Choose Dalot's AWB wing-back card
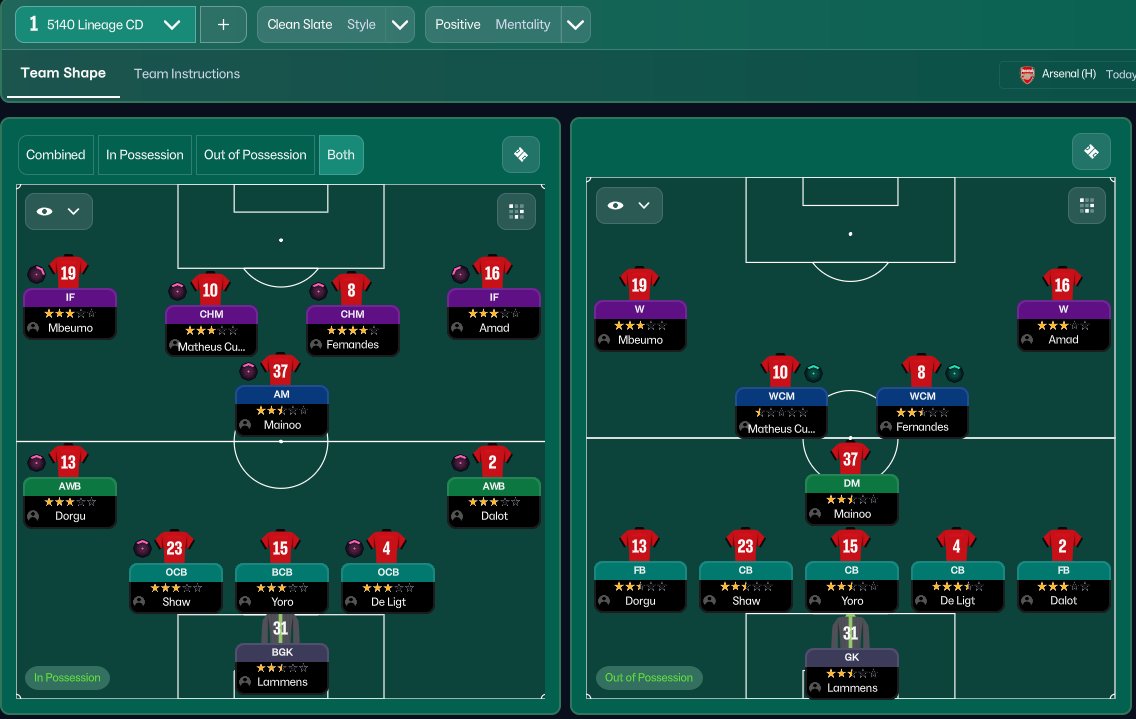The image size is (1136, 719). click(x=494, y=502)
